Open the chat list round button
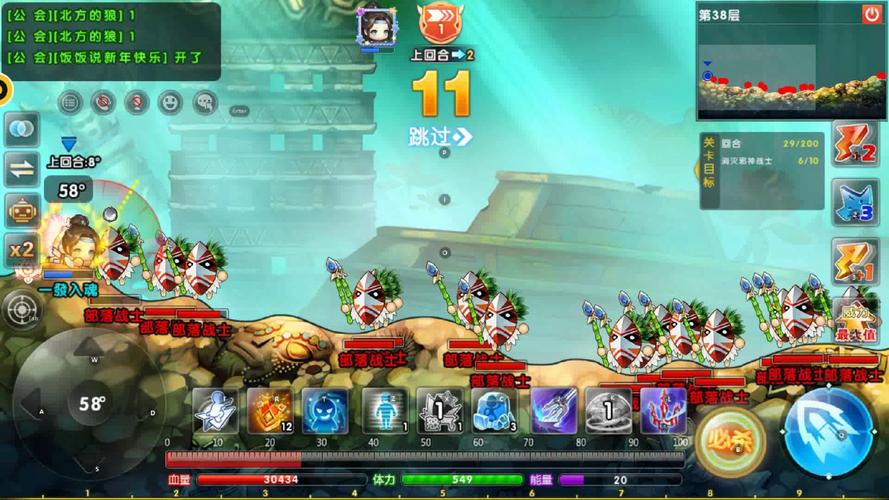This screenshot has height=500, width=889. (69, 101)
